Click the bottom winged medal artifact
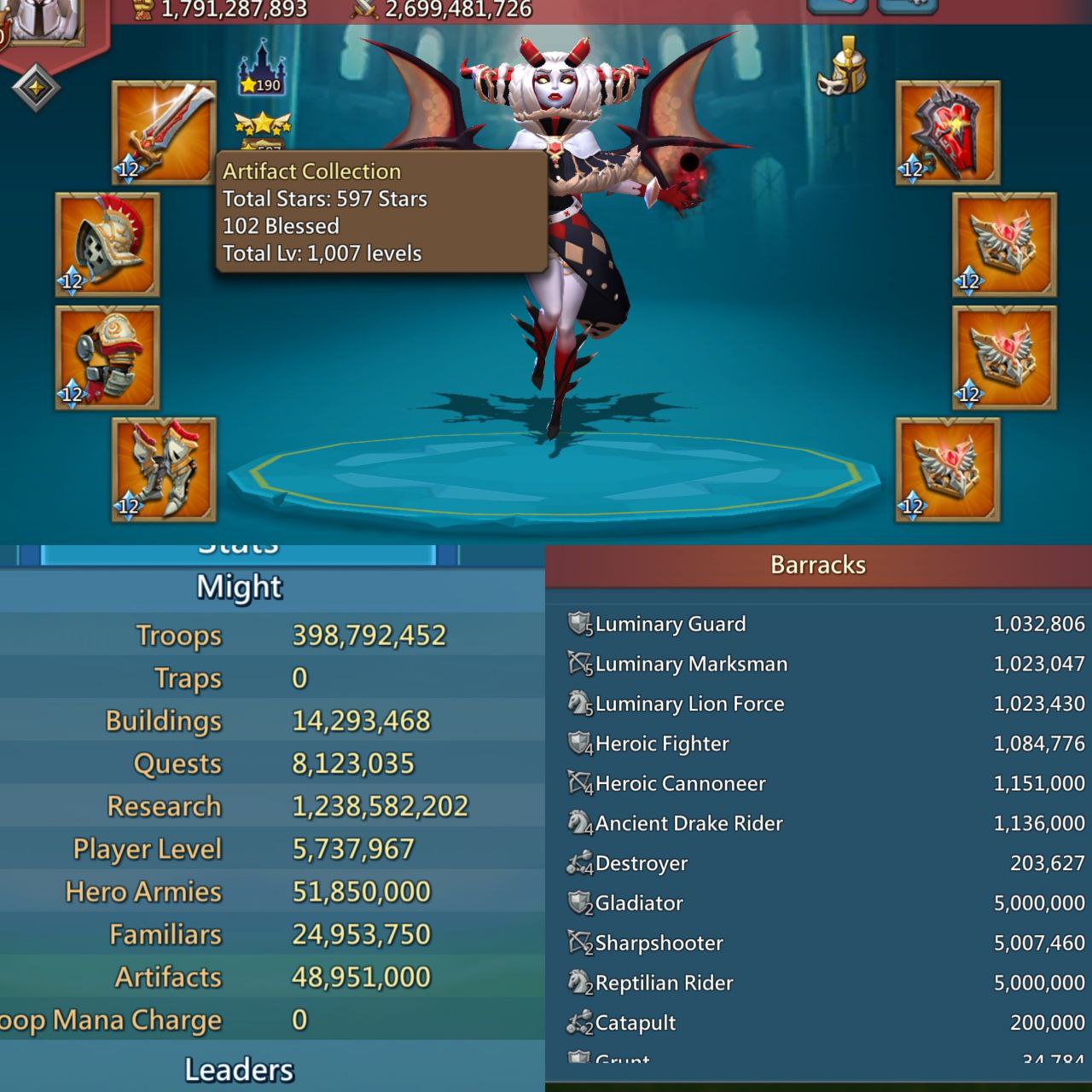 [945, 469]
